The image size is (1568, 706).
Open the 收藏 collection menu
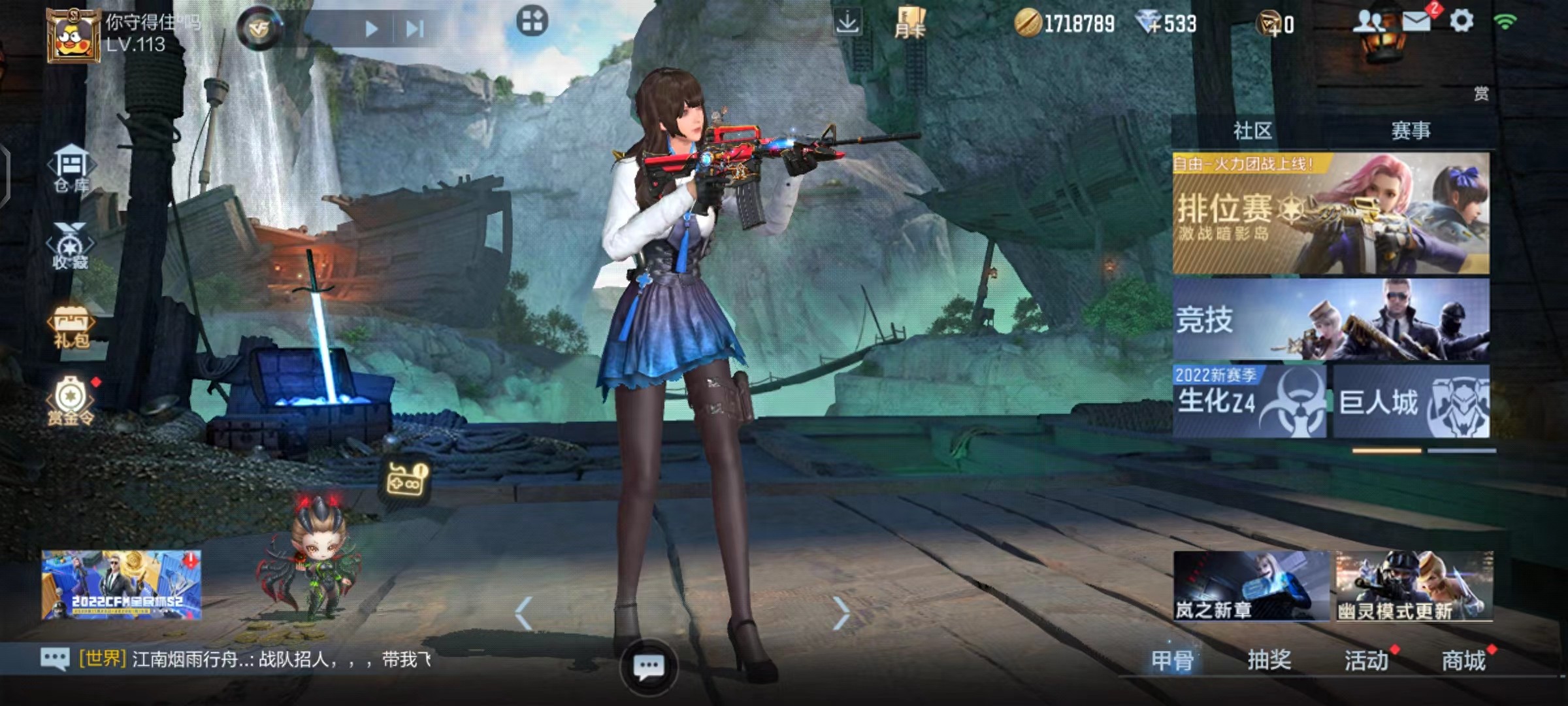[x=70, y=246]
